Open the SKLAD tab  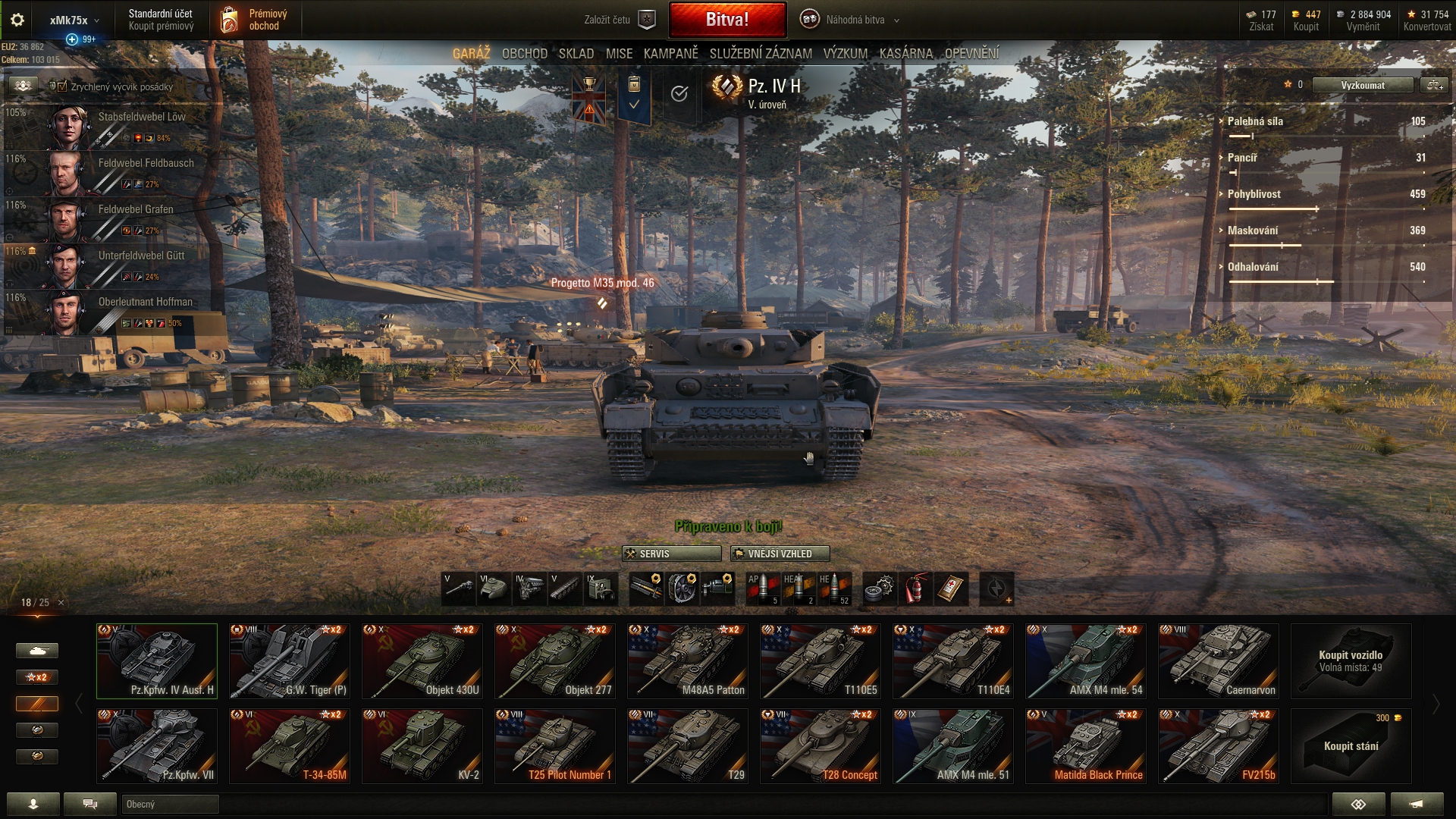[576, 54]
